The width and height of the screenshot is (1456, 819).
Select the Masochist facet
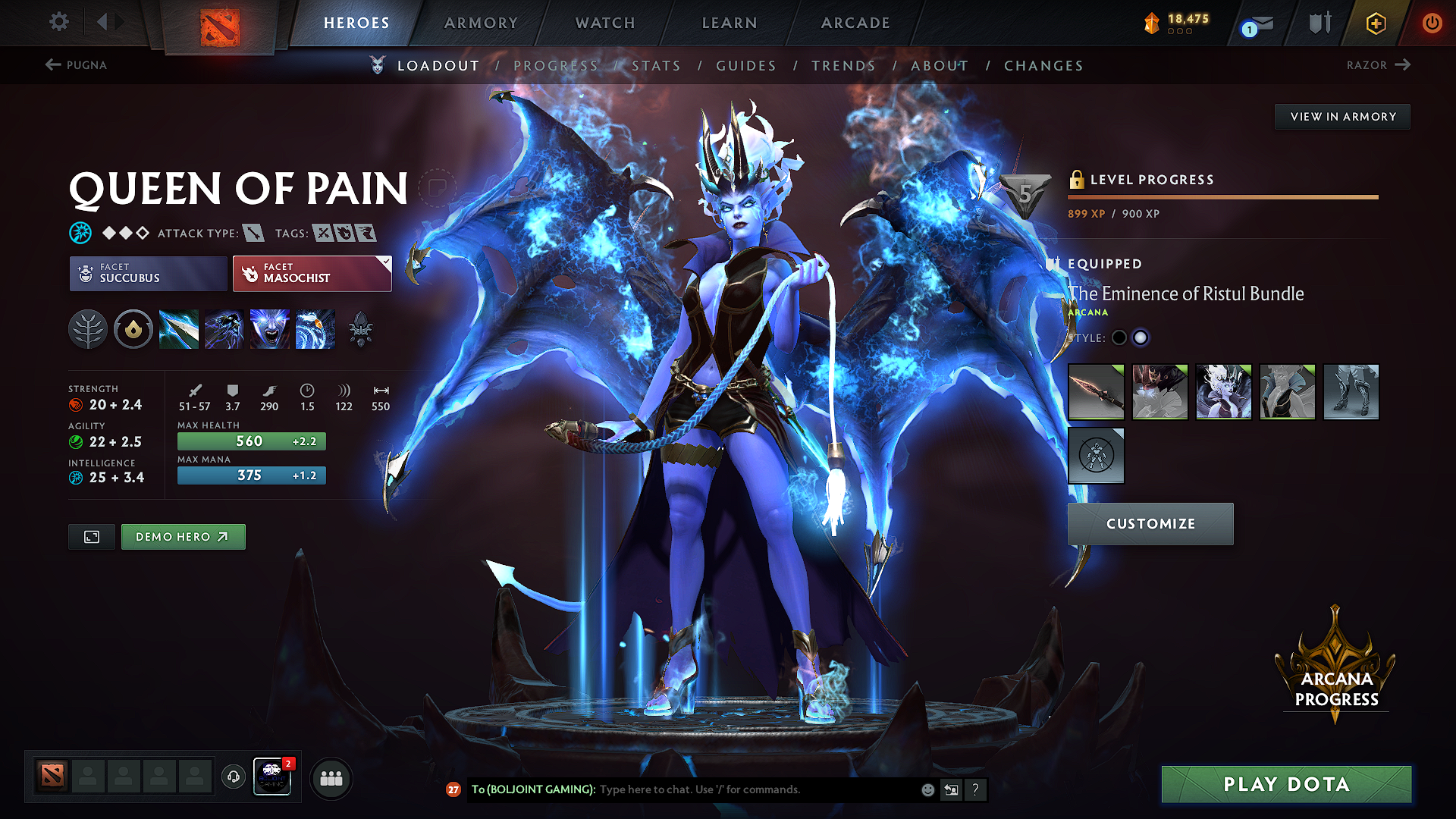(x=311, y=273)
